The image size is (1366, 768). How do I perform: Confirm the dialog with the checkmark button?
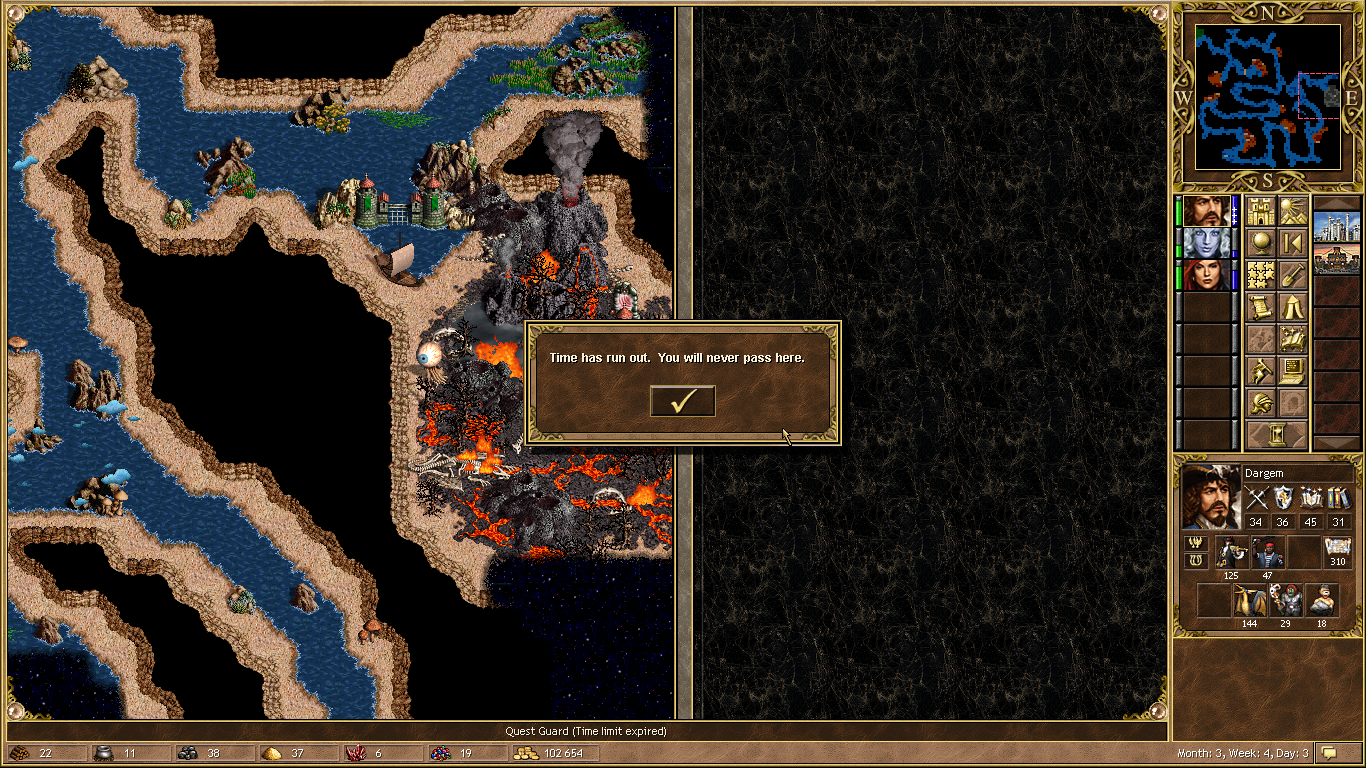tap(683, 401)
